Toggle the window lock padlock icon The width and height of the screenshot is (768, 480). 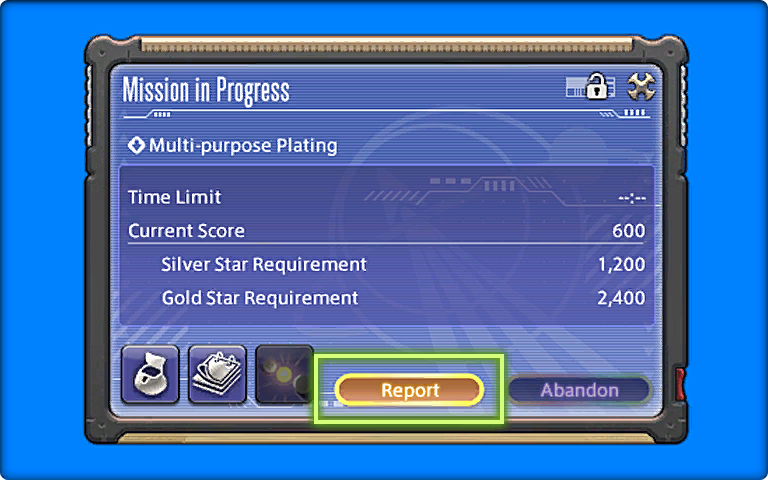point(596,87)
